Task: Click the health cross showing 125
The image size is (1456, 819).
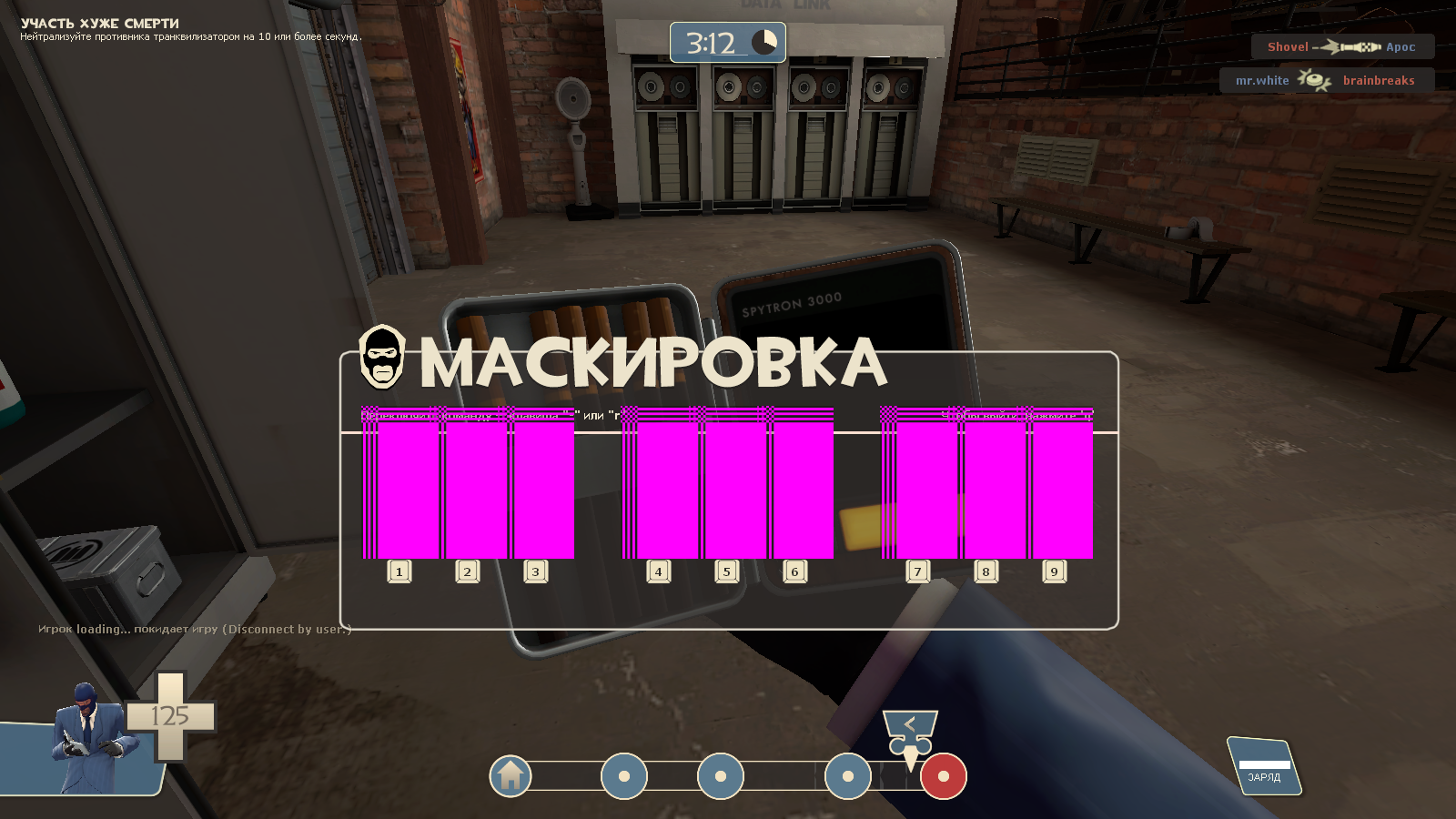Action: pyautogui.click(x=170, y=714)
